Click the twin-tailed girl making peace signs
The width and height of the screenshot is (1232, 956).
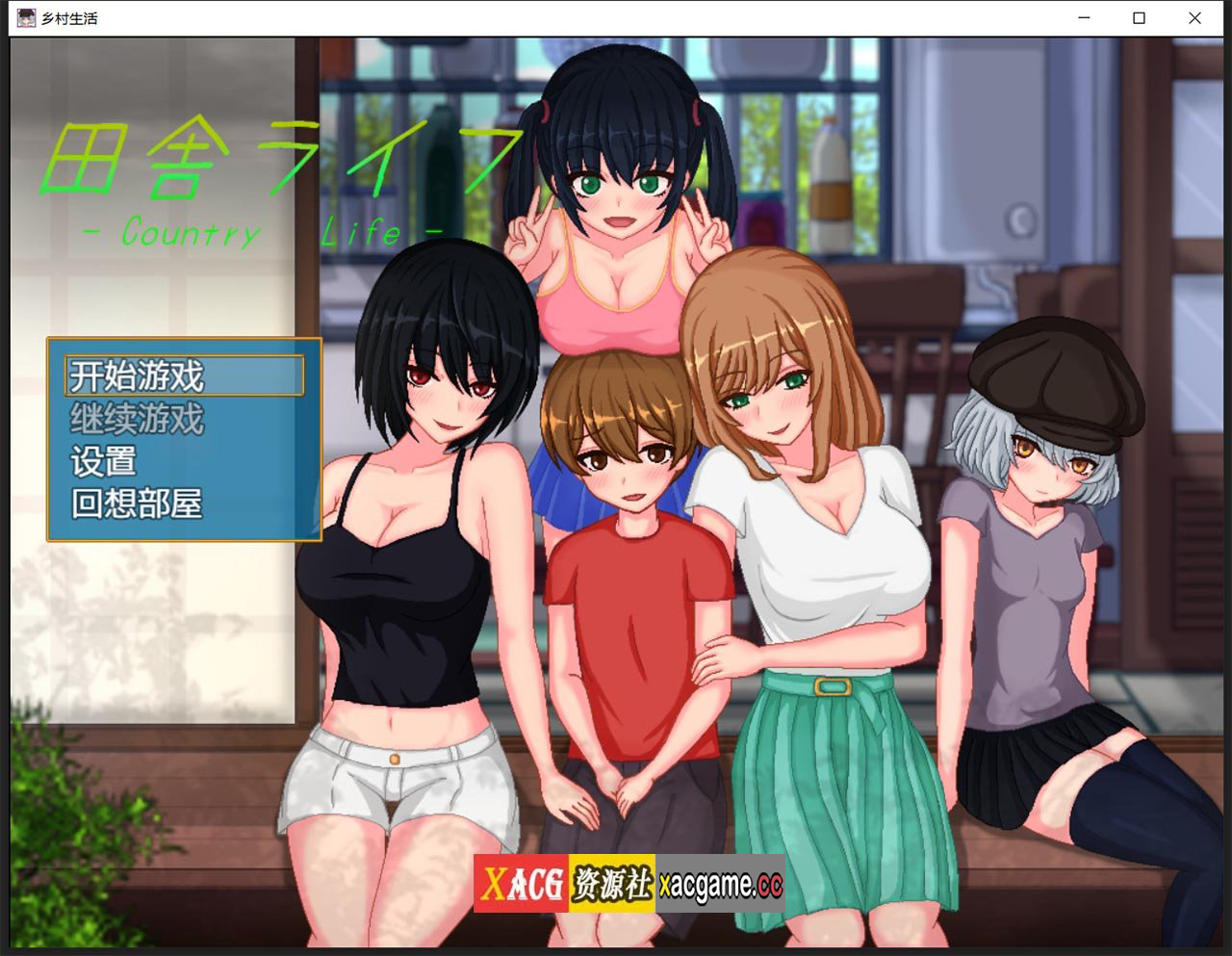(616, 183)
